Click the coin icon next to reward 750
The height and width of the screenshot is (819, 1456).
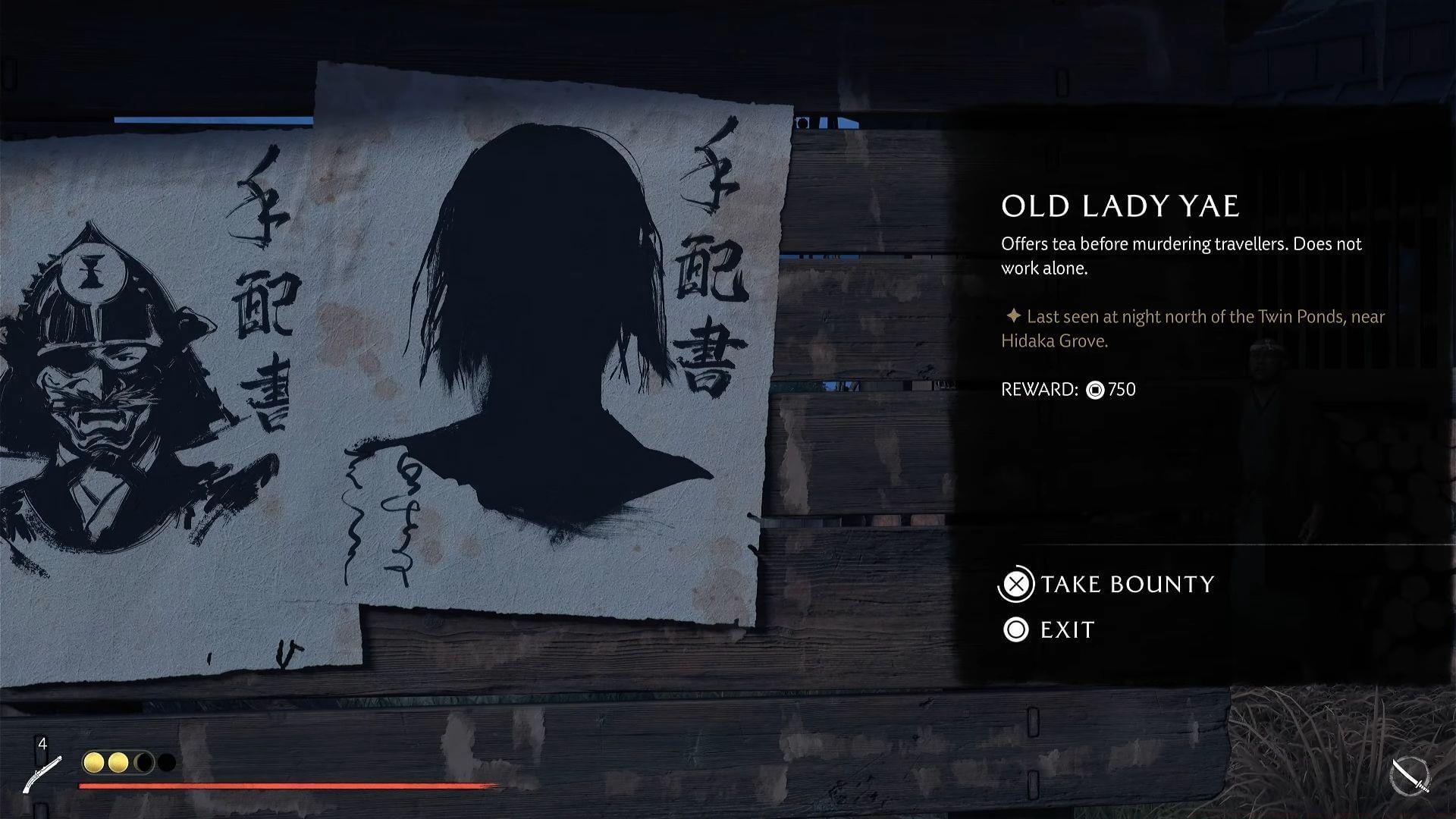pyautogui.click(x=1094, y=390)
